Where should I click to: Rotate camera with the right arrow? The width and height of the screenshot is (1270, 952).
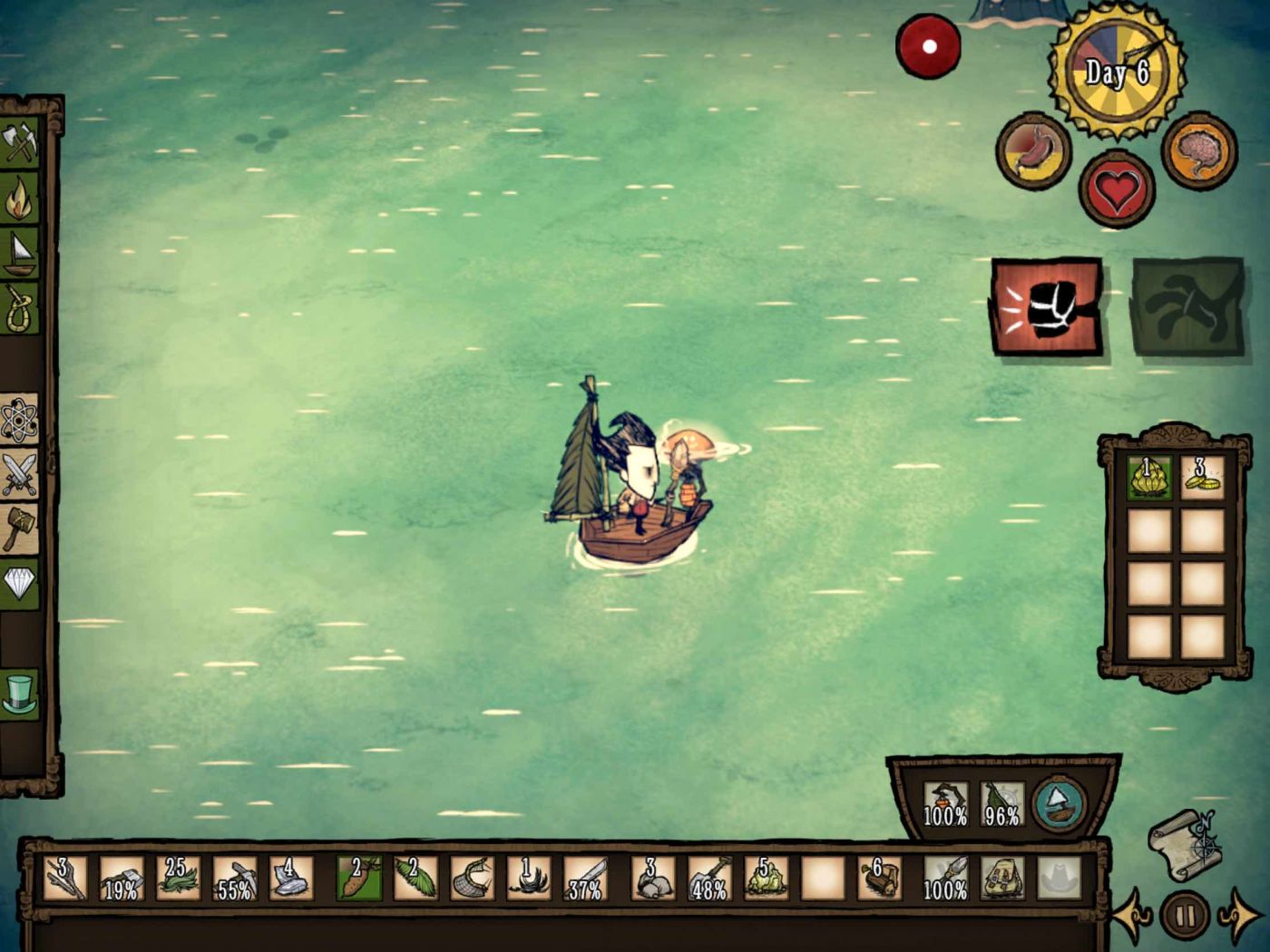point(1237,916)
